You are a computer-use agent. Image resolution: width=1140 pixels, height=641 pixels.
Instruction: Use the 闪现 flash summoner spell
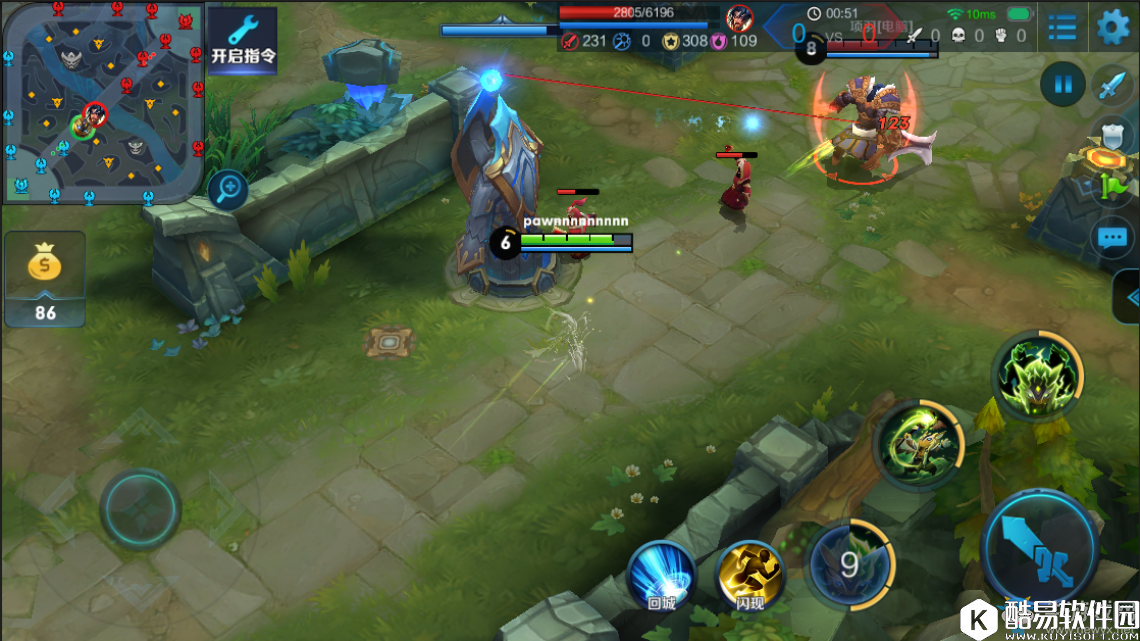pyautogui.click(x=750, y=575)
